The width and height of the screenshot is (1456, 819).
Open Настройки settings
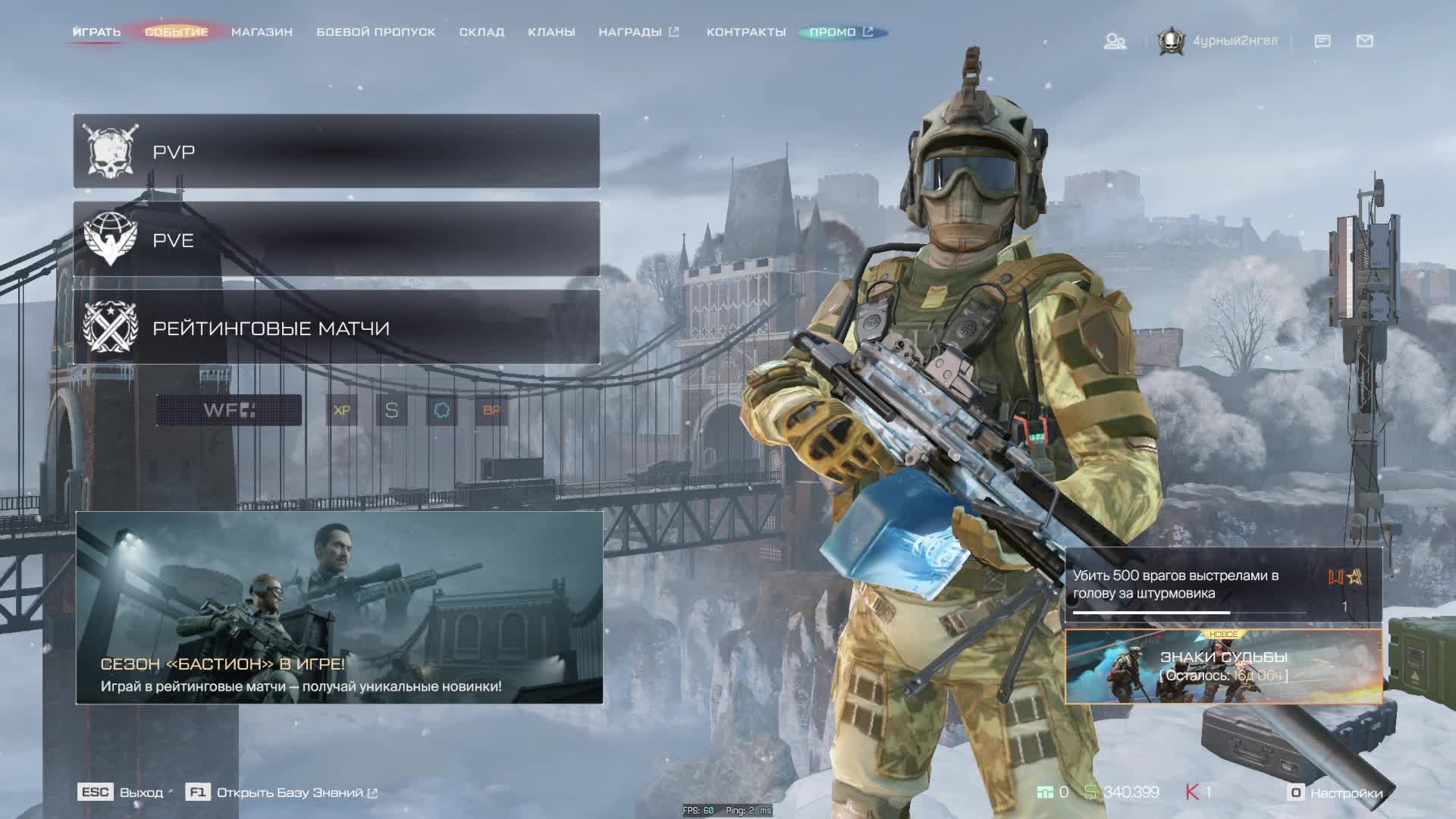coord(1336,792)
